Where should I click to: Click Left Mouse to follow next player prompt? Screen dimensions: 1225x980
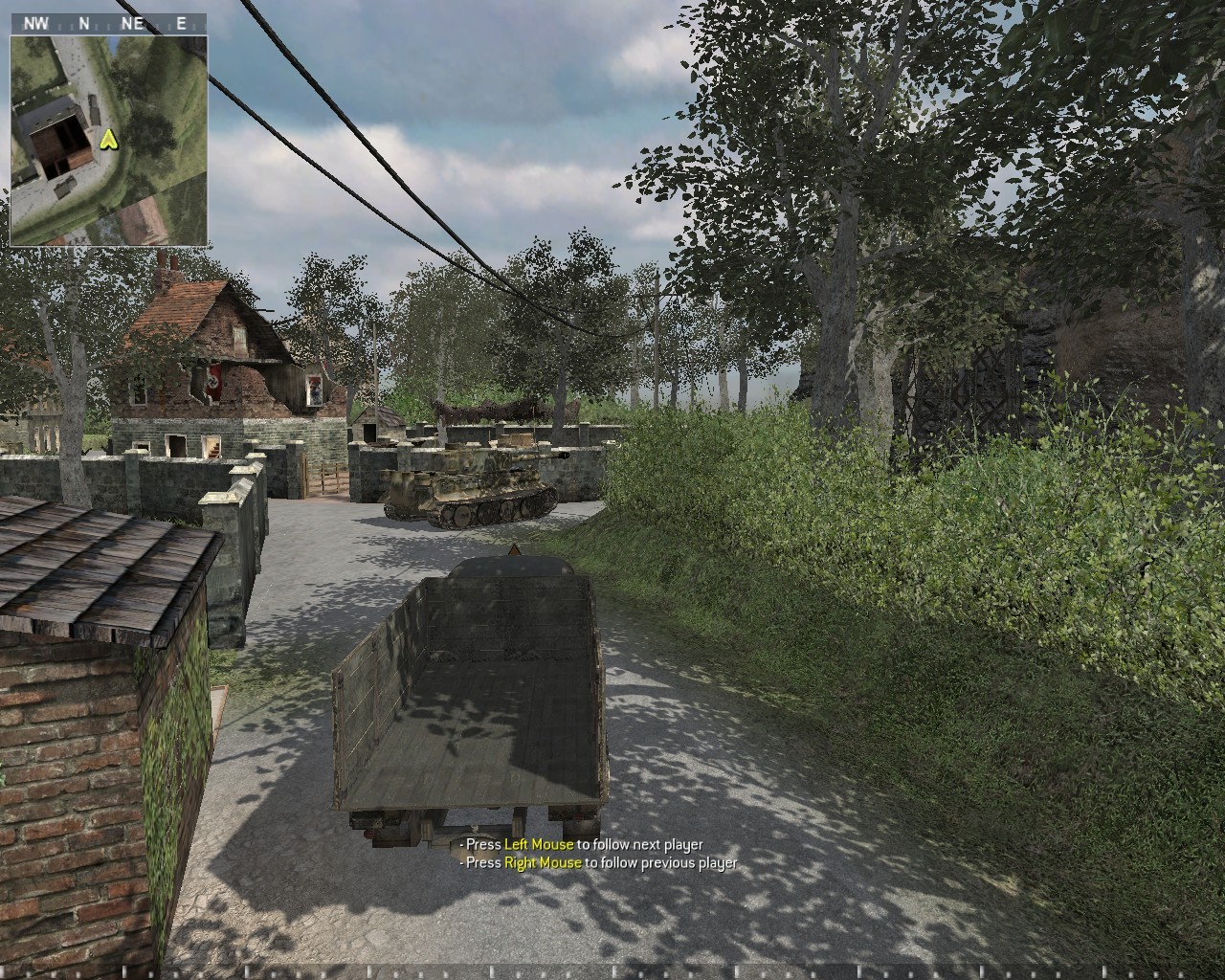(x=580, y=846)
